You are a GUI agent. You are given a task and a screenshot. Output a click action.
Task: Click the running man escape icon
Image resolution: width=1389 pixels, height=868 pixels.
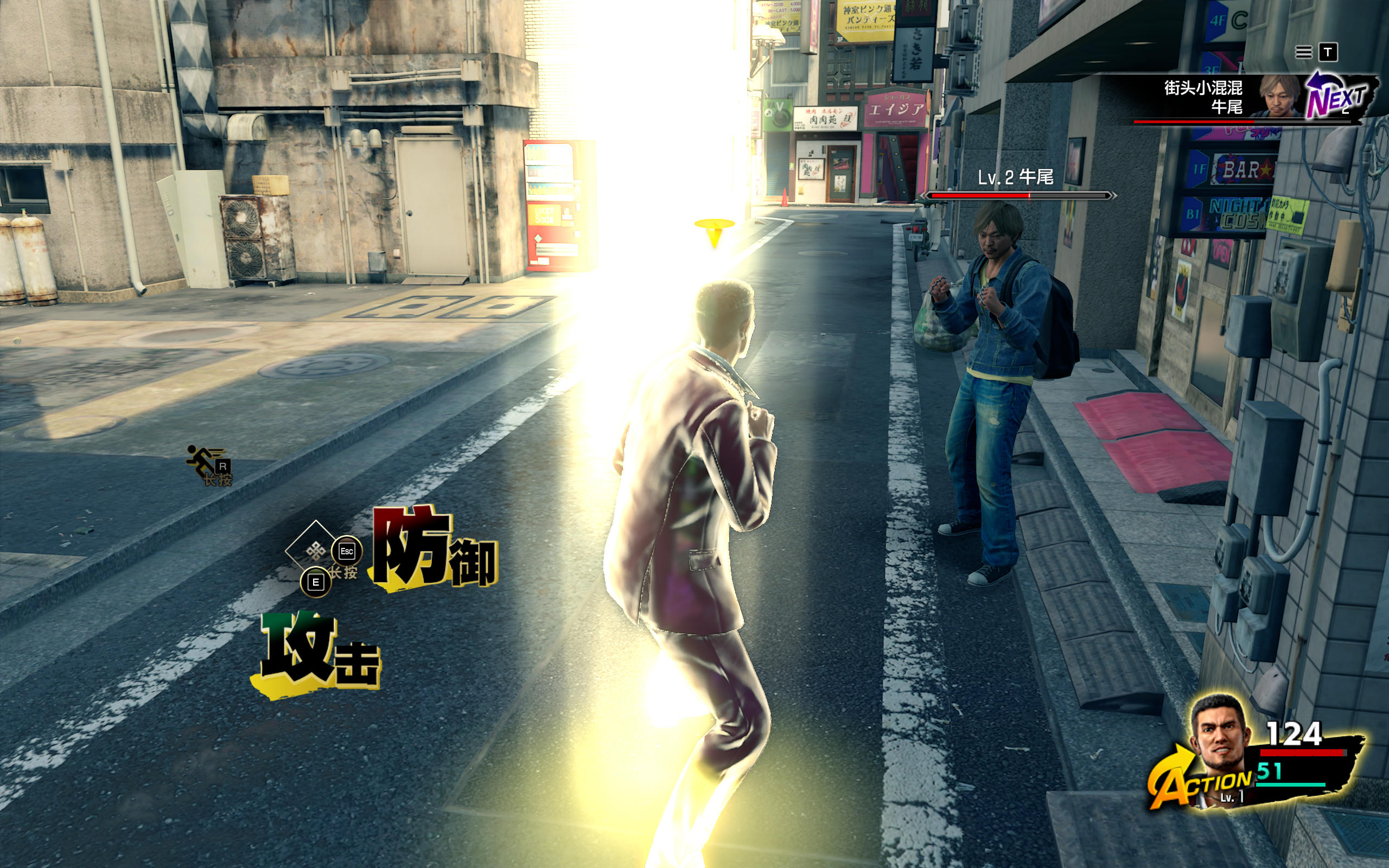[x=204, y=462]
